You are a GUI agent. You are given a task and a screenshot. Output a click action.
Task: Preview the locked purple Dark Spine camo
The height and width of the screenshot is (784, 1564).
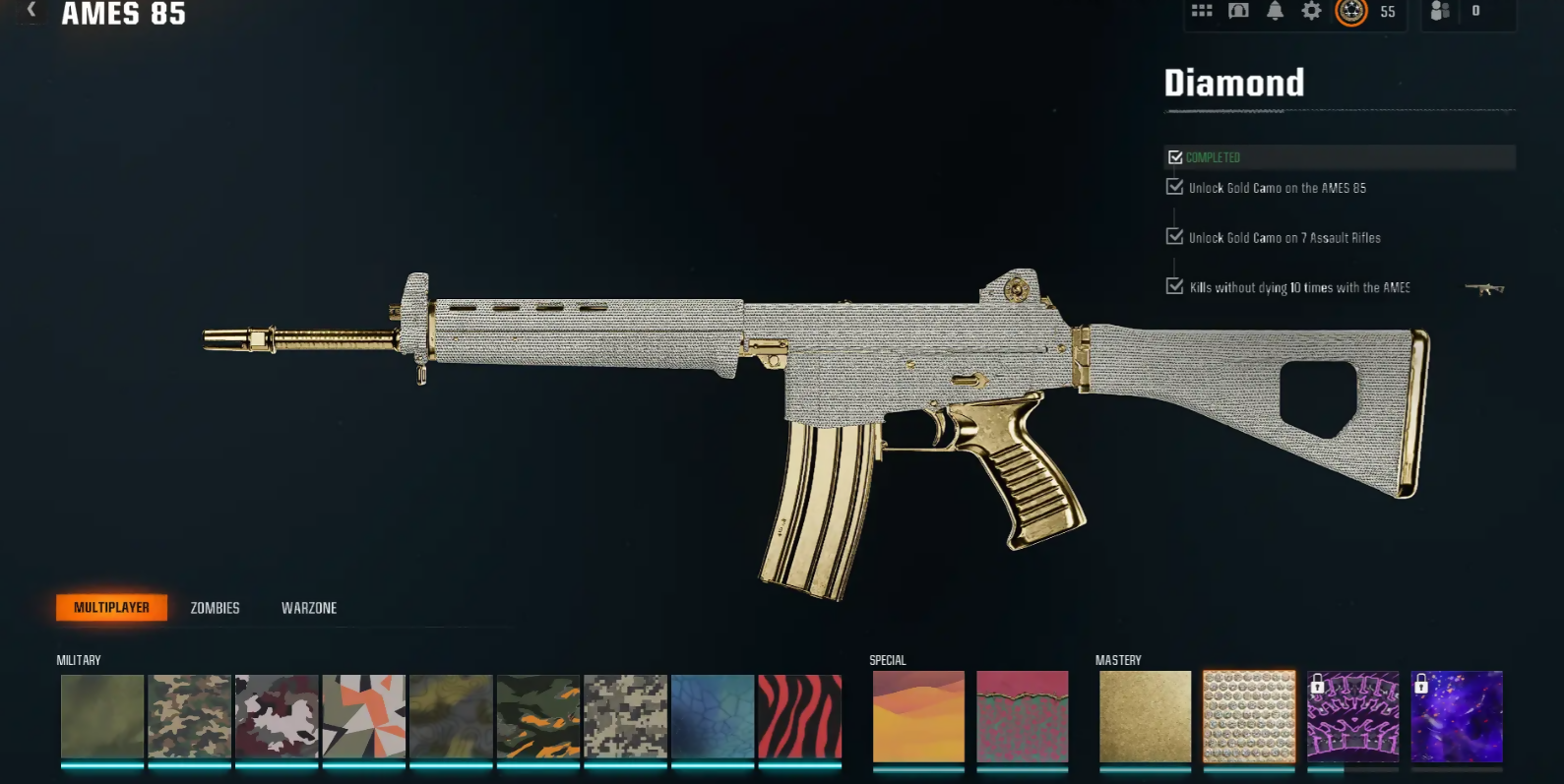point(1352,716)
